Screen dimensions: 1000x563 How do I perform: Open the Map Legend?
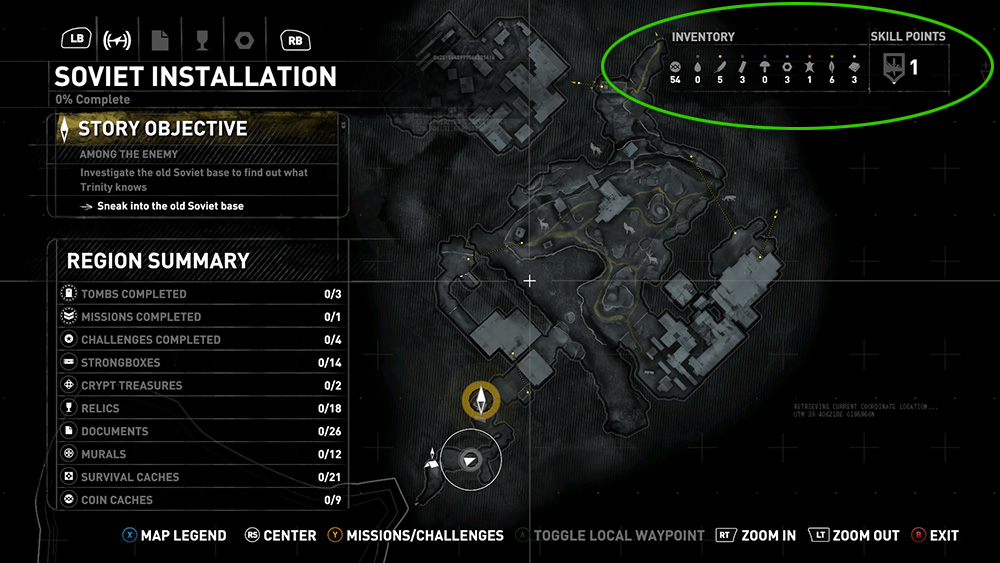tap(175, 536)
